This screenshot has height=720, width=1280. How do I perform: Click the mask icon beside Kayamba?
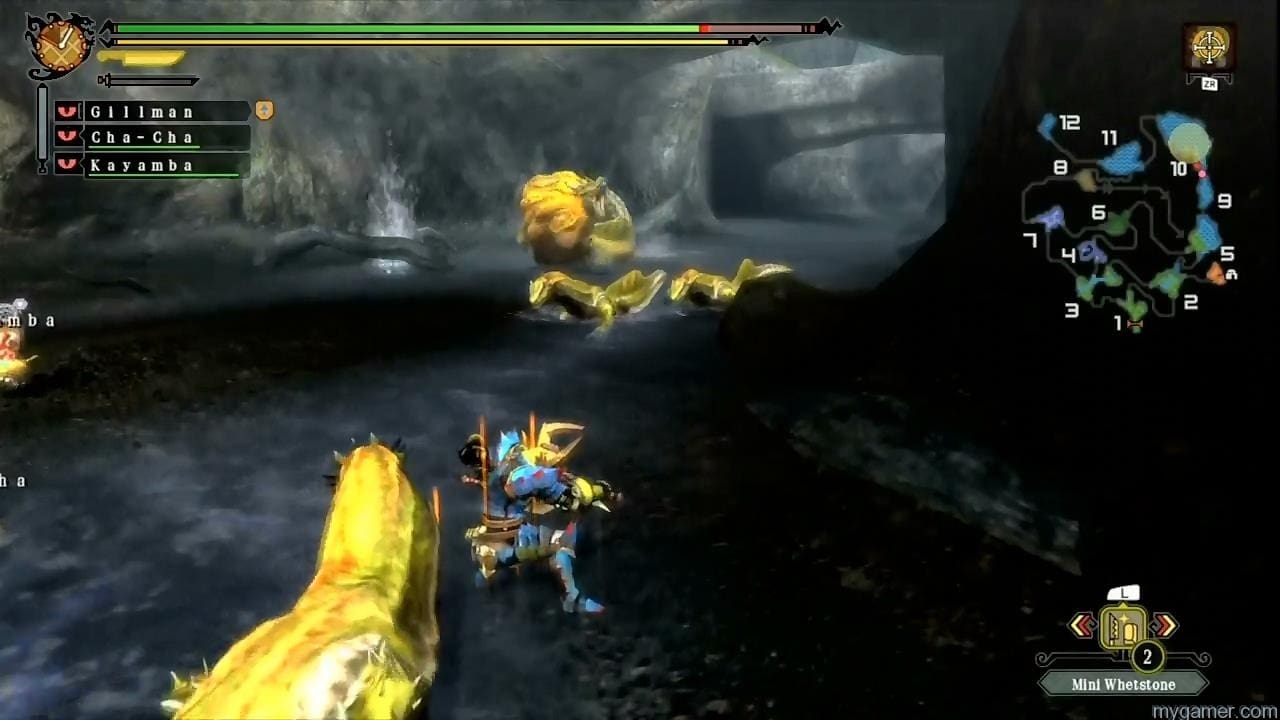pos(65,164)
